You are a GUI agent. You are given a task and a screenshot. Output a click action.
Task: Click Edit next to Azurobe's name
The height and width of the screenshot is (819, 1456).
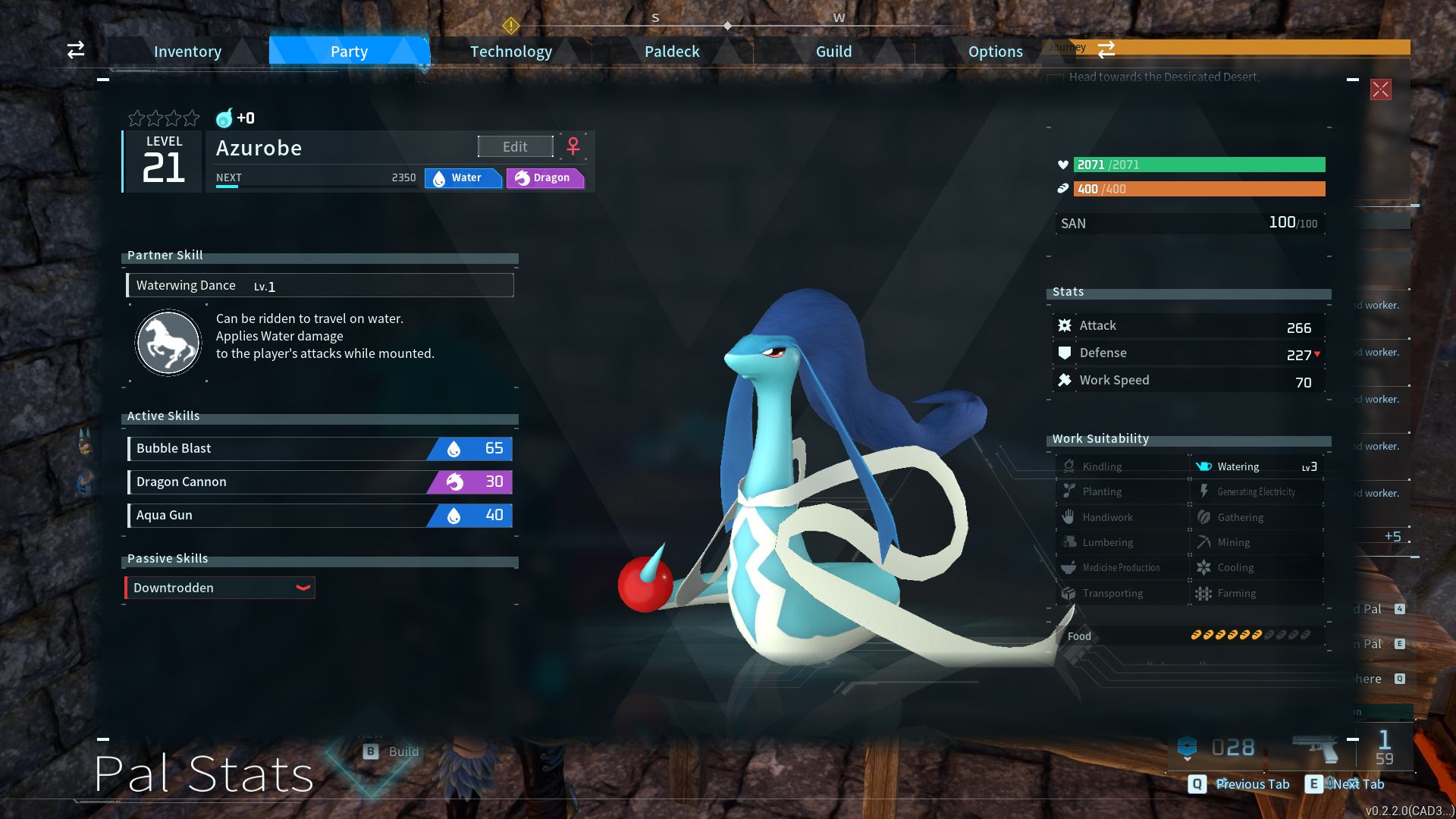[x=515, y=146]
